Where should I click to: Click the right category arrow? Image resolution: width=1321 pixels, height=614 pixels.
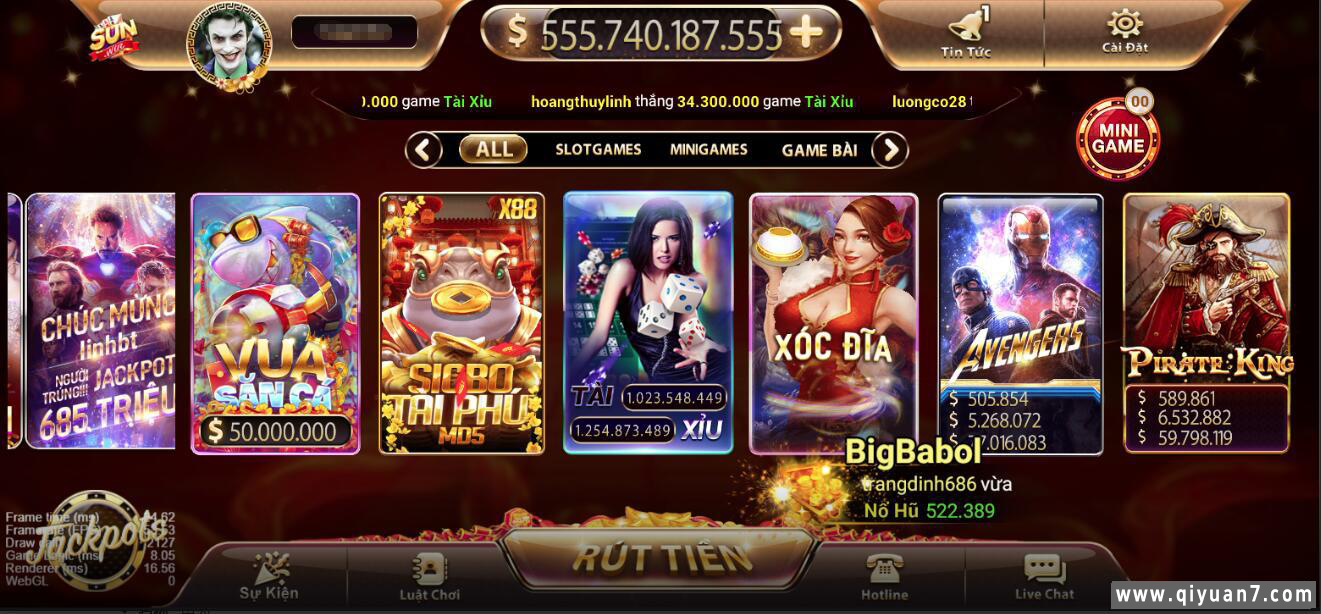[889, 150]
